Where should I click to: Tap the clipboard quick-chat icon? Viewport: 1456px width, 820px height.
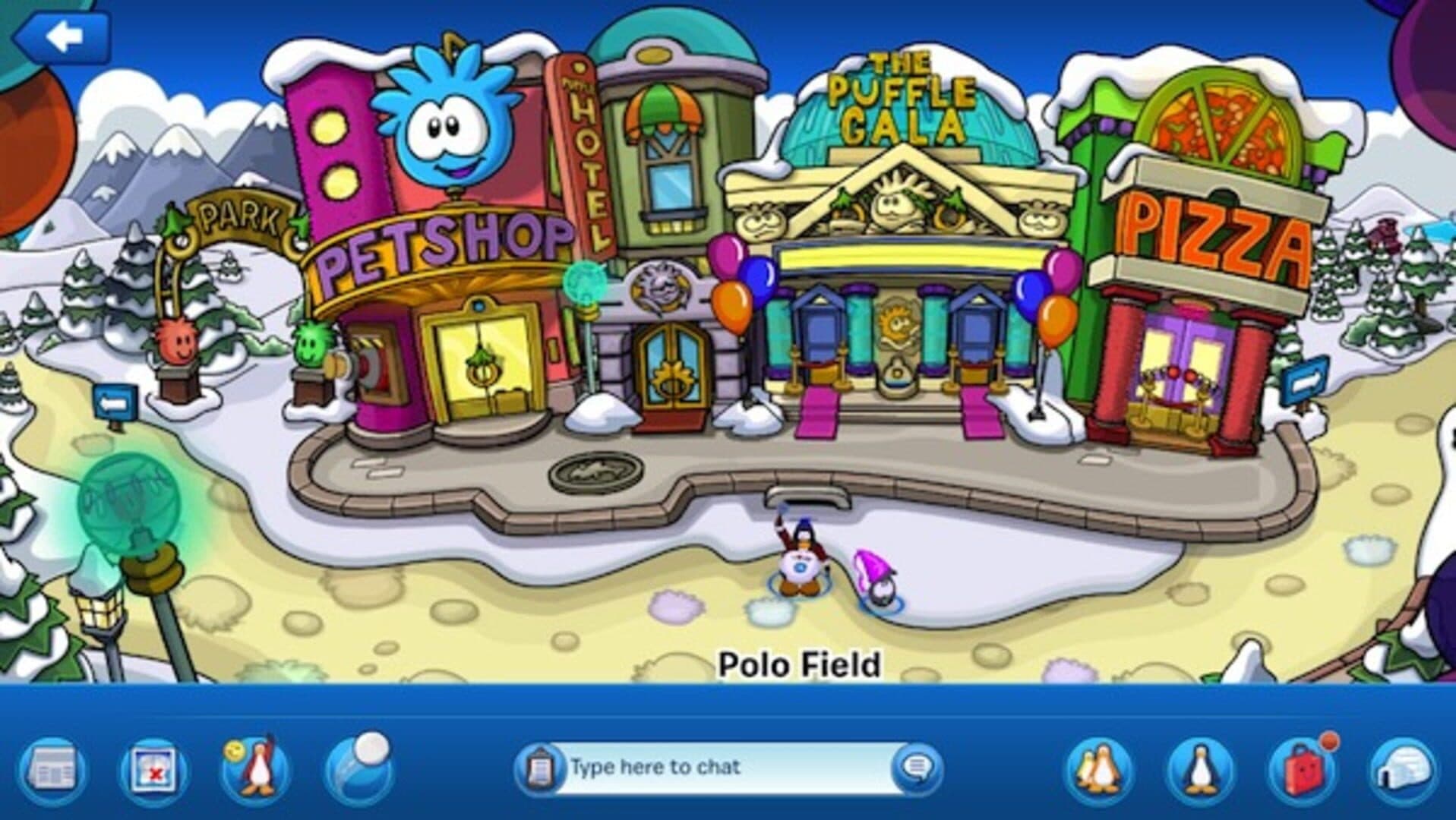point(540,768)
